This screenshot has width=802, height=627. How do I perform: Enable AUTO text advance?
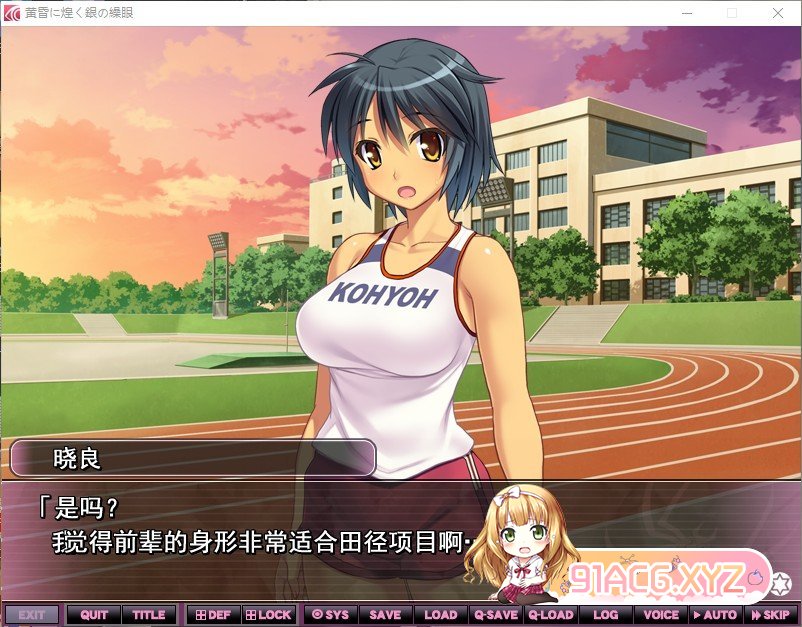pyautogui.click(x=715, y=615)
